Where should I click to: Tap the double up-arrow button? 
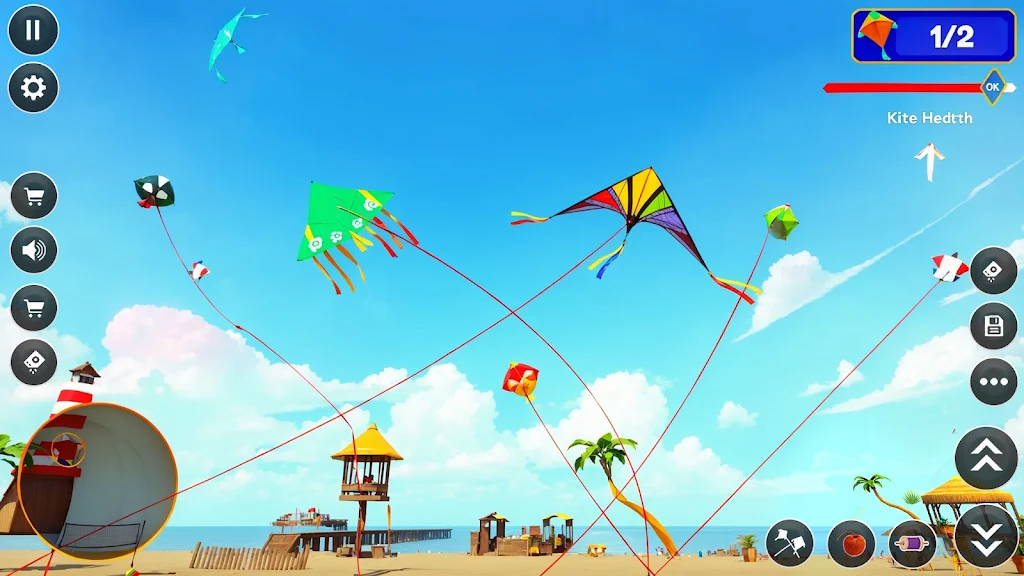(x=986, y=458)
